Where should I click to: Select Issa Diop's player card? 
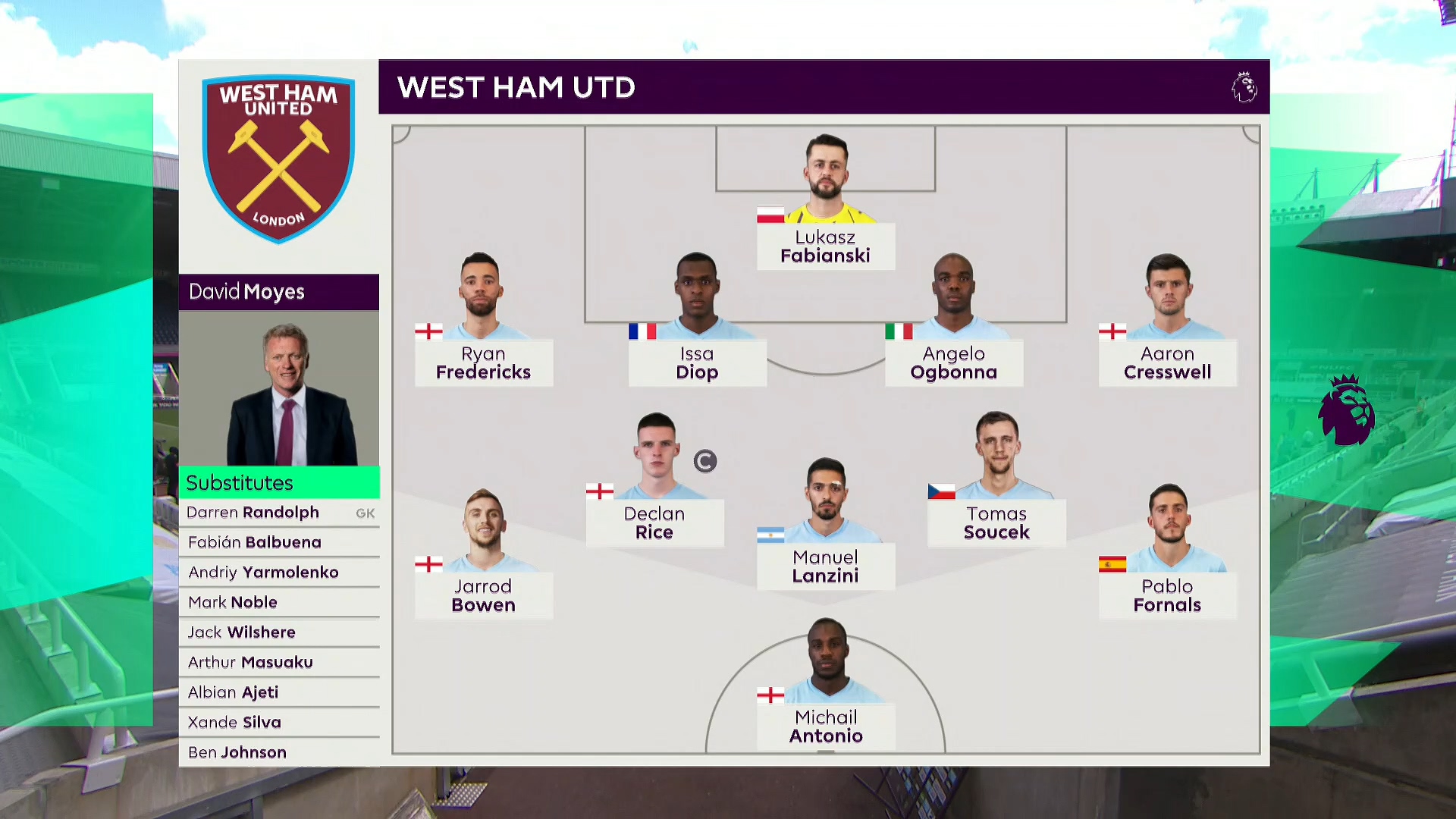point(697,362)
